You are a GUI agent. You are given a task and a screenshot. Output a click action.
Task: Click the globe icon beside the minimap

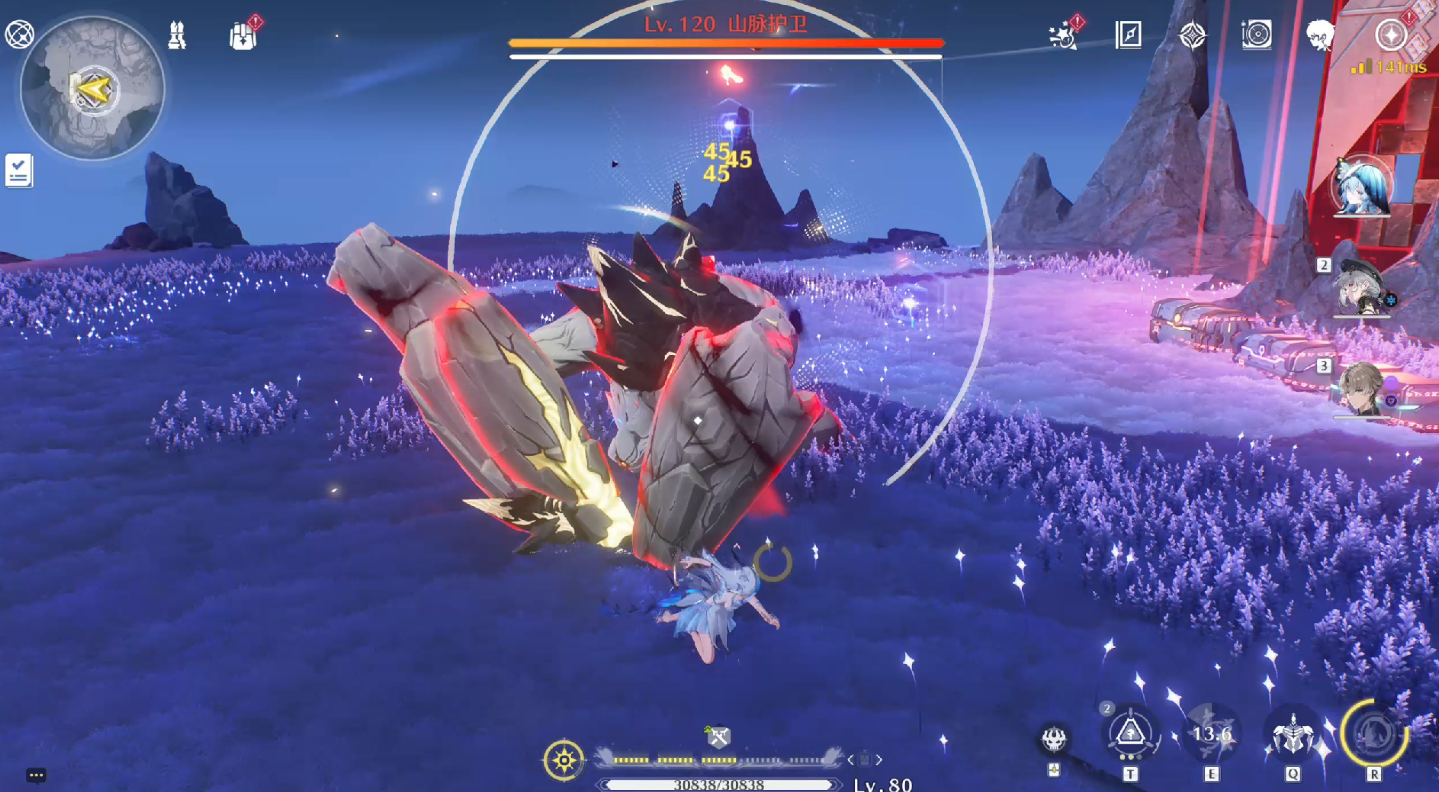(19, 34)
